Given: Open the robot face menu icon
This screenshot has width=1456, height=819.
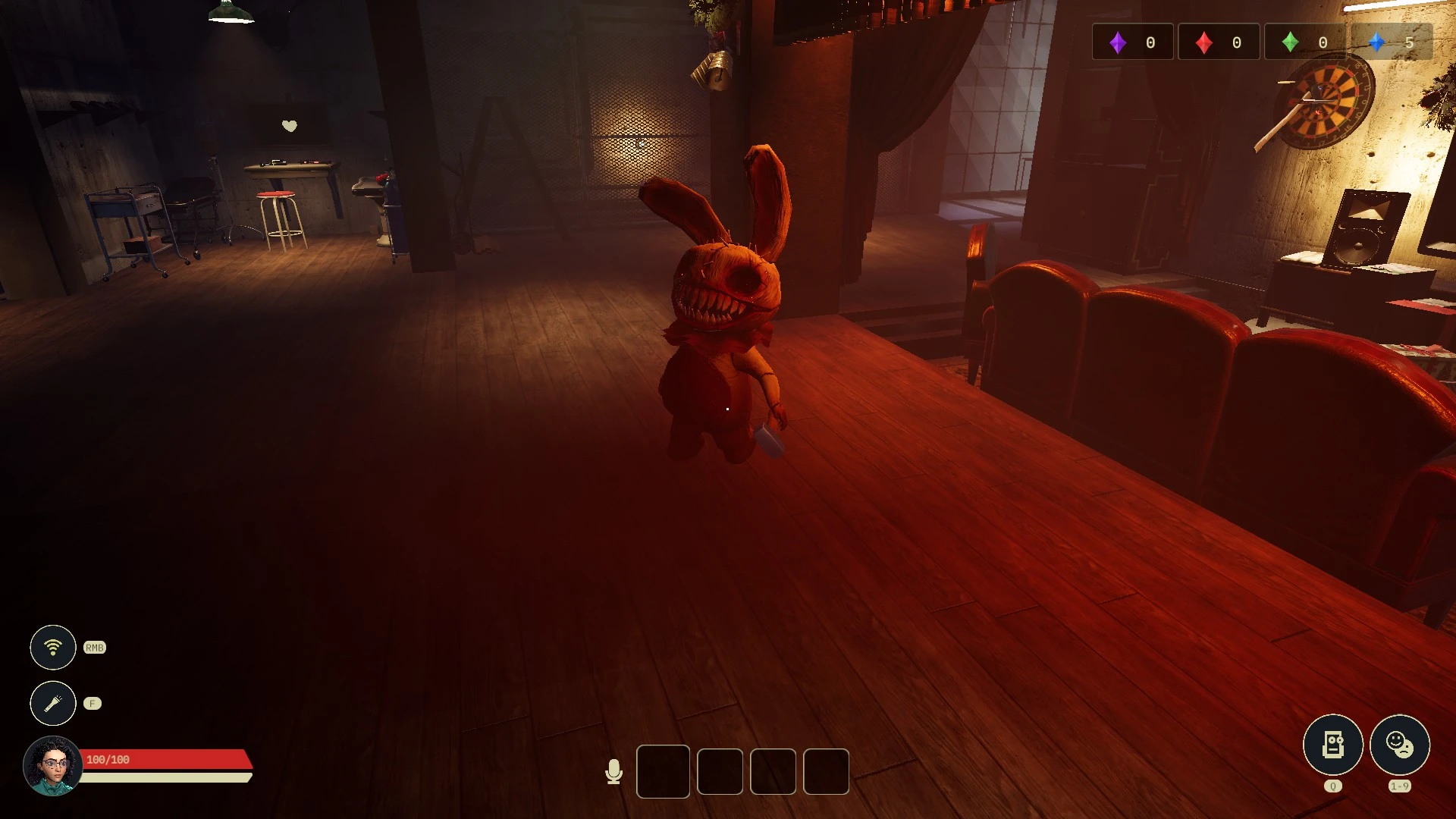Looking at the screenshot, I should point(1332,744).
